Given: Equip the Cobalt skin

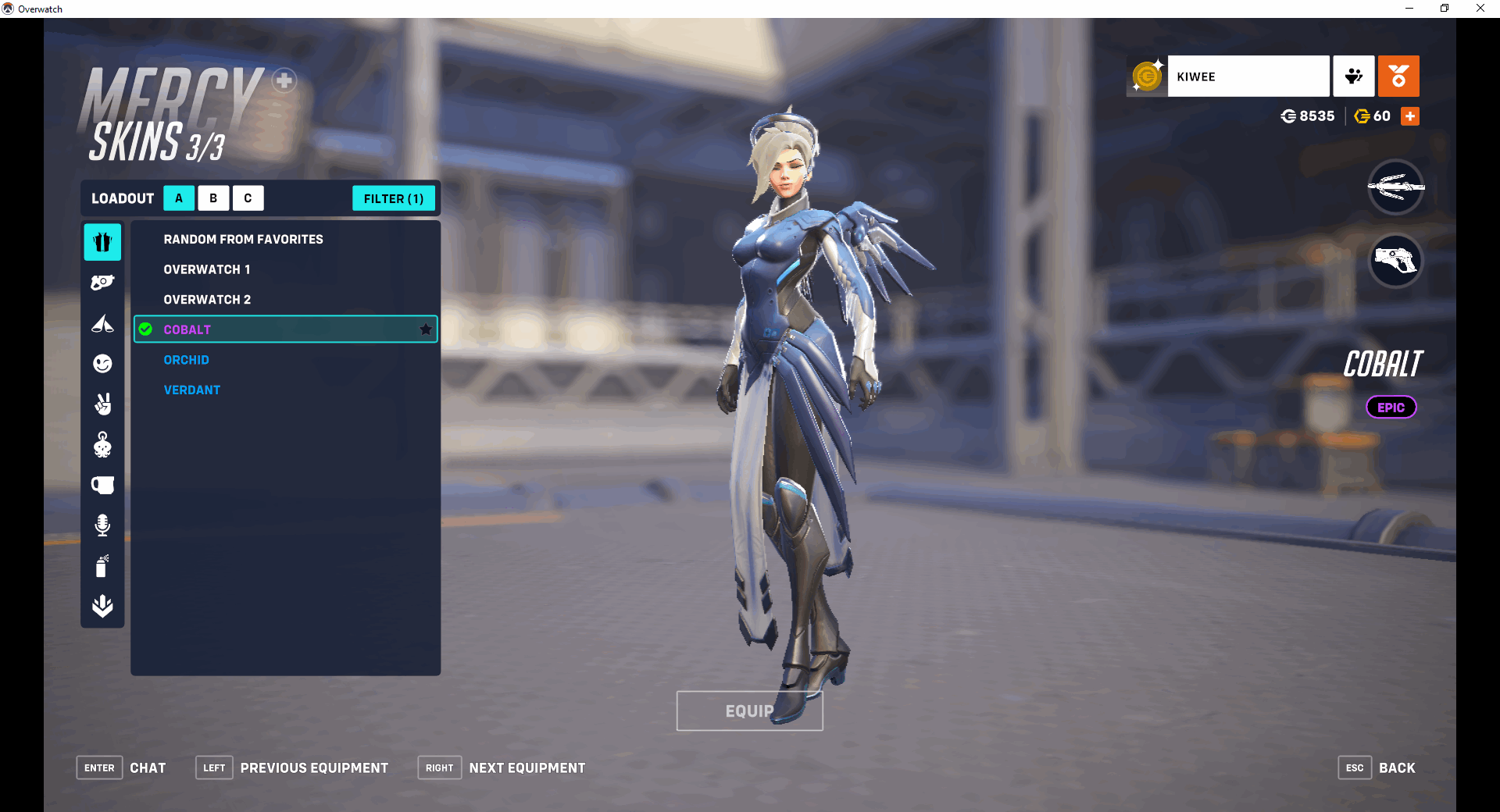Looking at the screenshot, I should click(749, 711).
